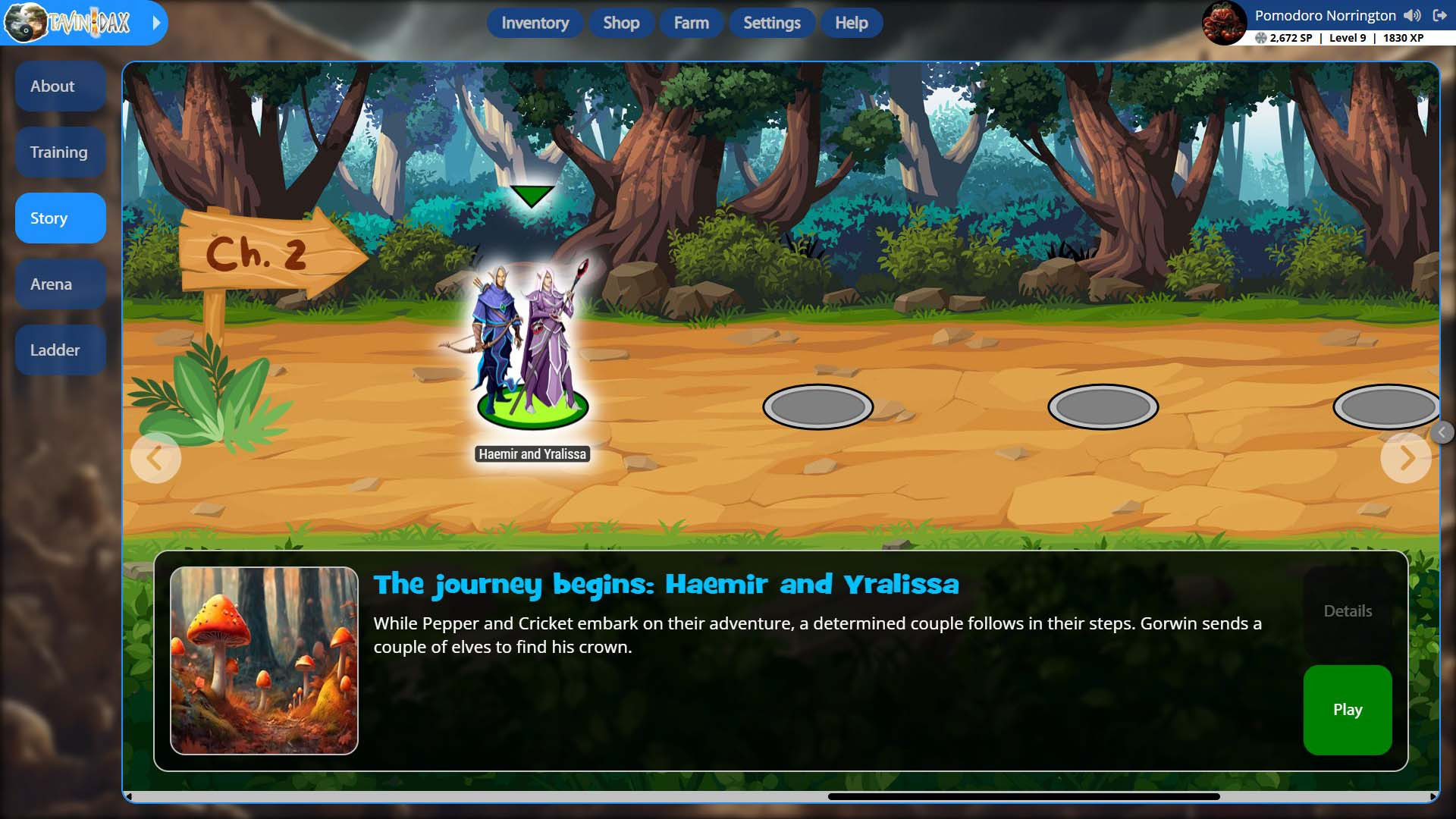Show the Help page
This screenshot has height=819, width=1456.
851,23
